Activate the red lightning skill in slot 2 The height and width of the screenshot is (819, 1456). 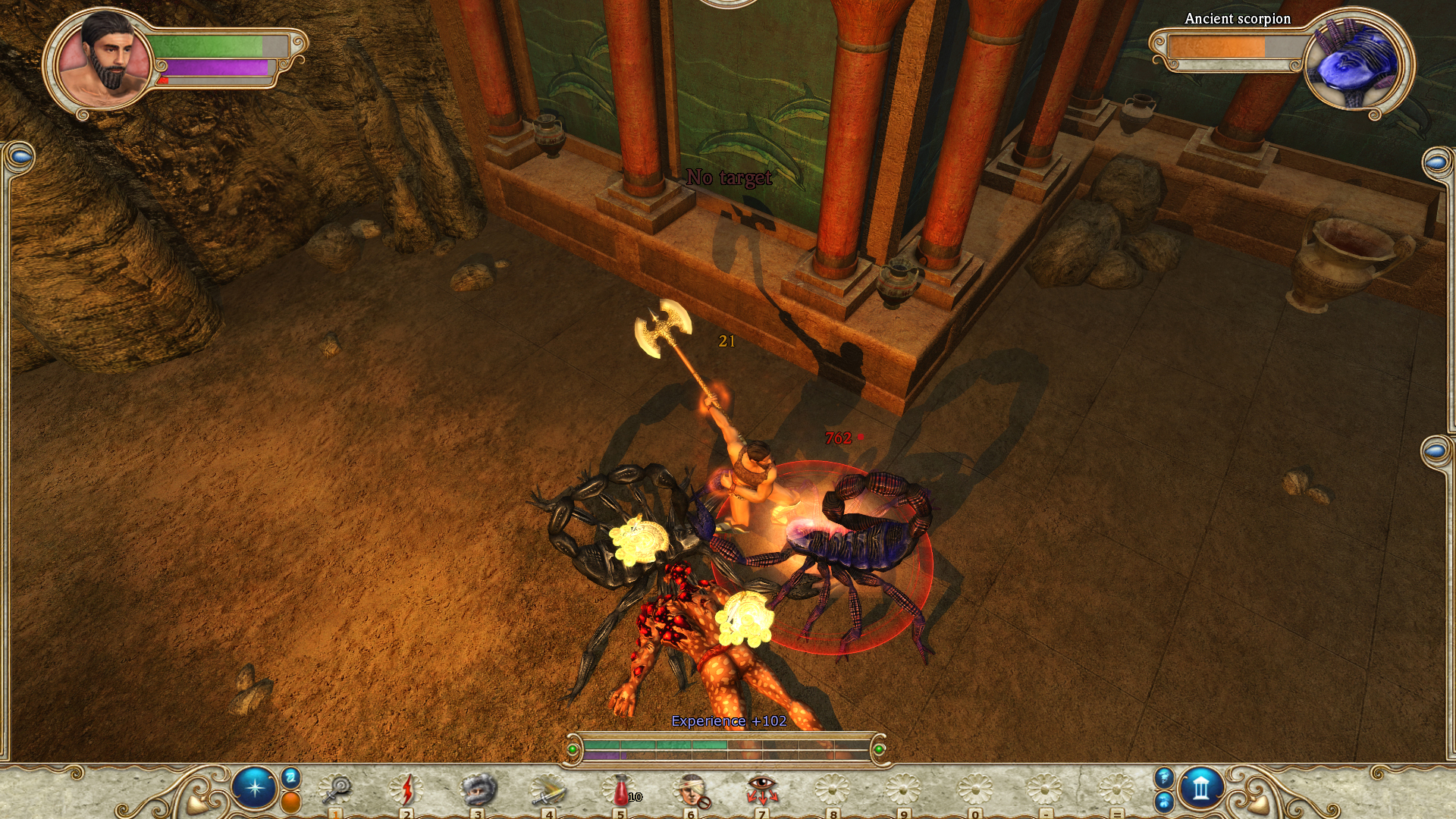408,790
